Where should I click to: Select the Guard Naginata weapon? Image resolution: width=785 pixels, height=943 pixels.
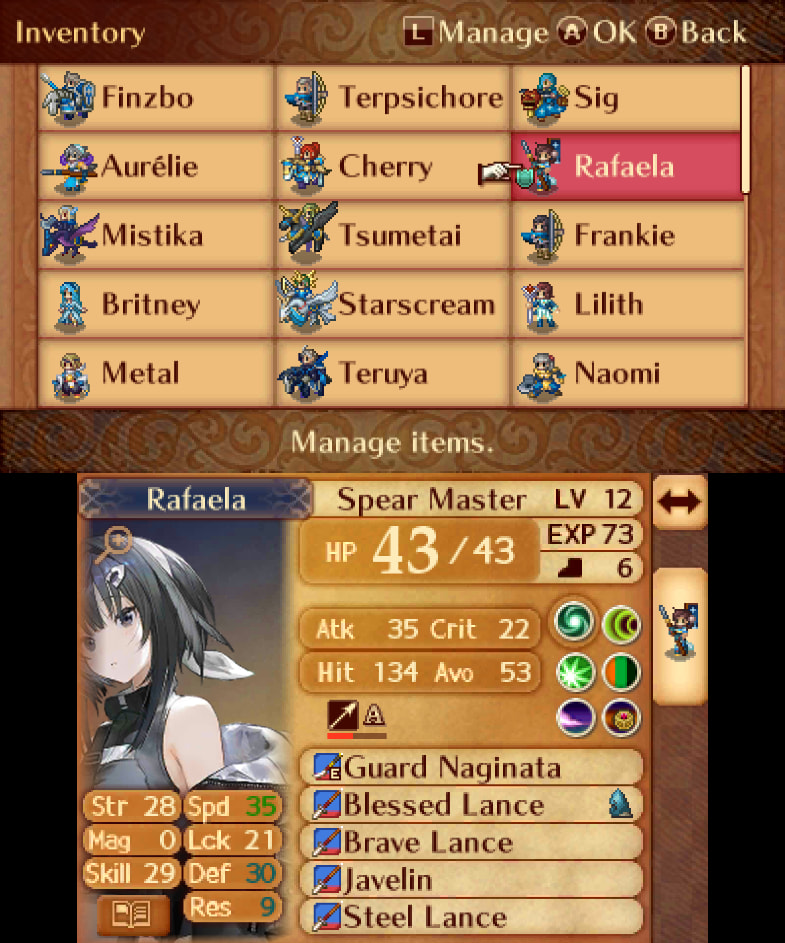tap(470, 768)
